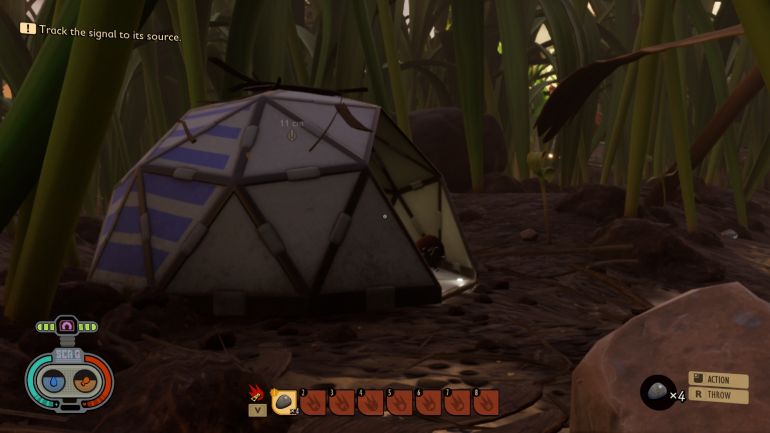
Task: Select the drumstick hunger gauge
Action: 86,382
